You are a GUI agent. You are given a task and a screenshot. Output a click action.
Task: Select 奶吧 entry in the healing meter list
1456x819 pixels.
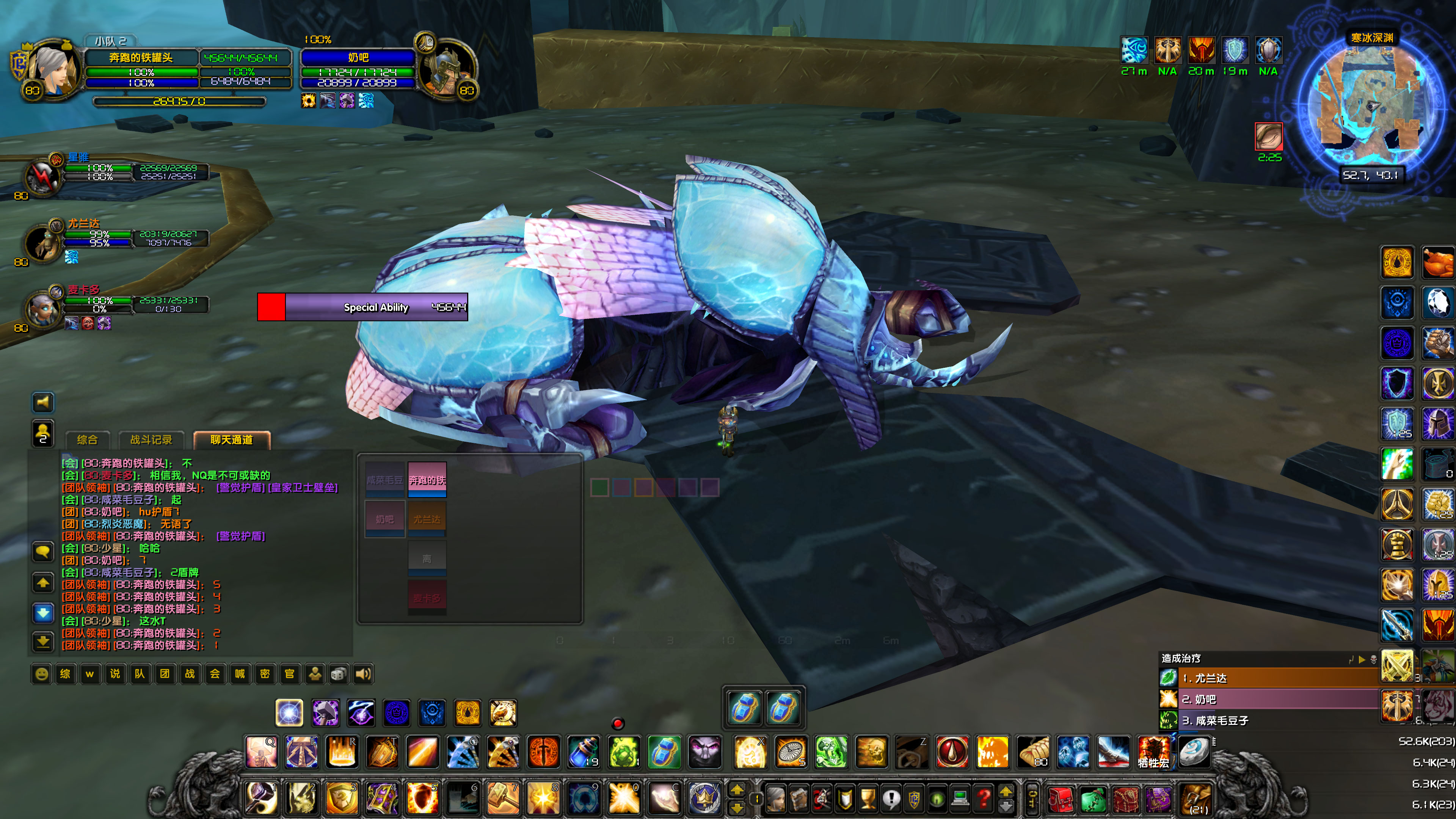pyautogui.click(x=1215, y=699)
